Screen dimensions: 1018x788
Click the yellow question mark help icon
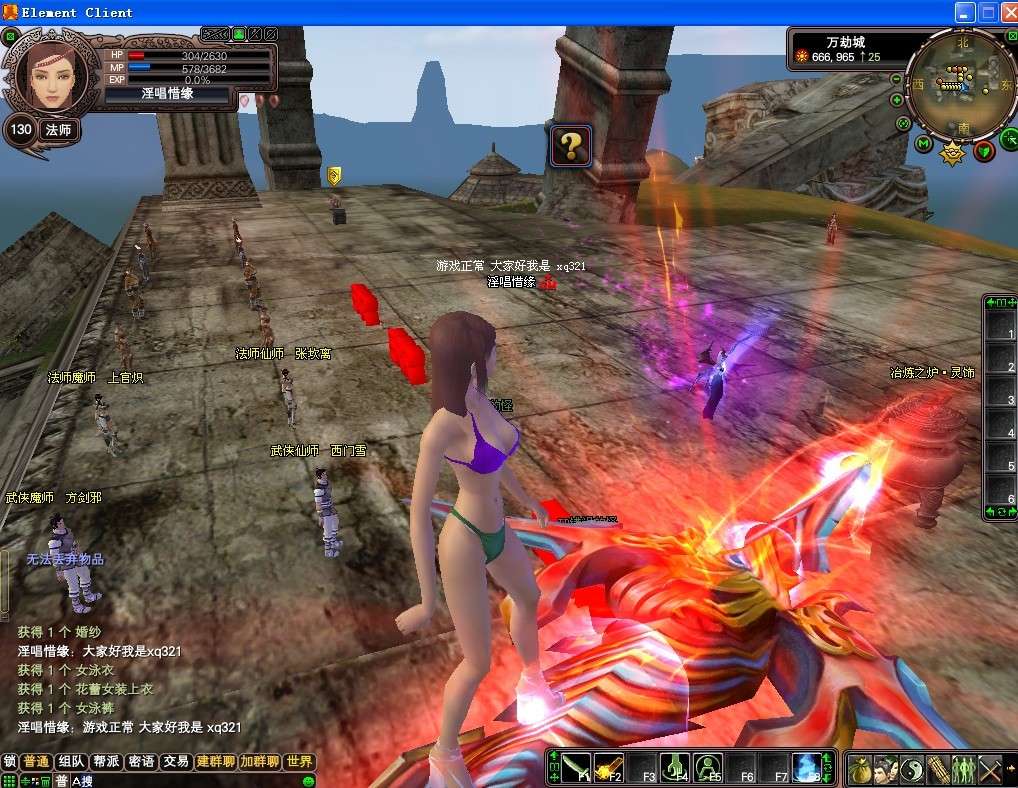click(571, 147)
